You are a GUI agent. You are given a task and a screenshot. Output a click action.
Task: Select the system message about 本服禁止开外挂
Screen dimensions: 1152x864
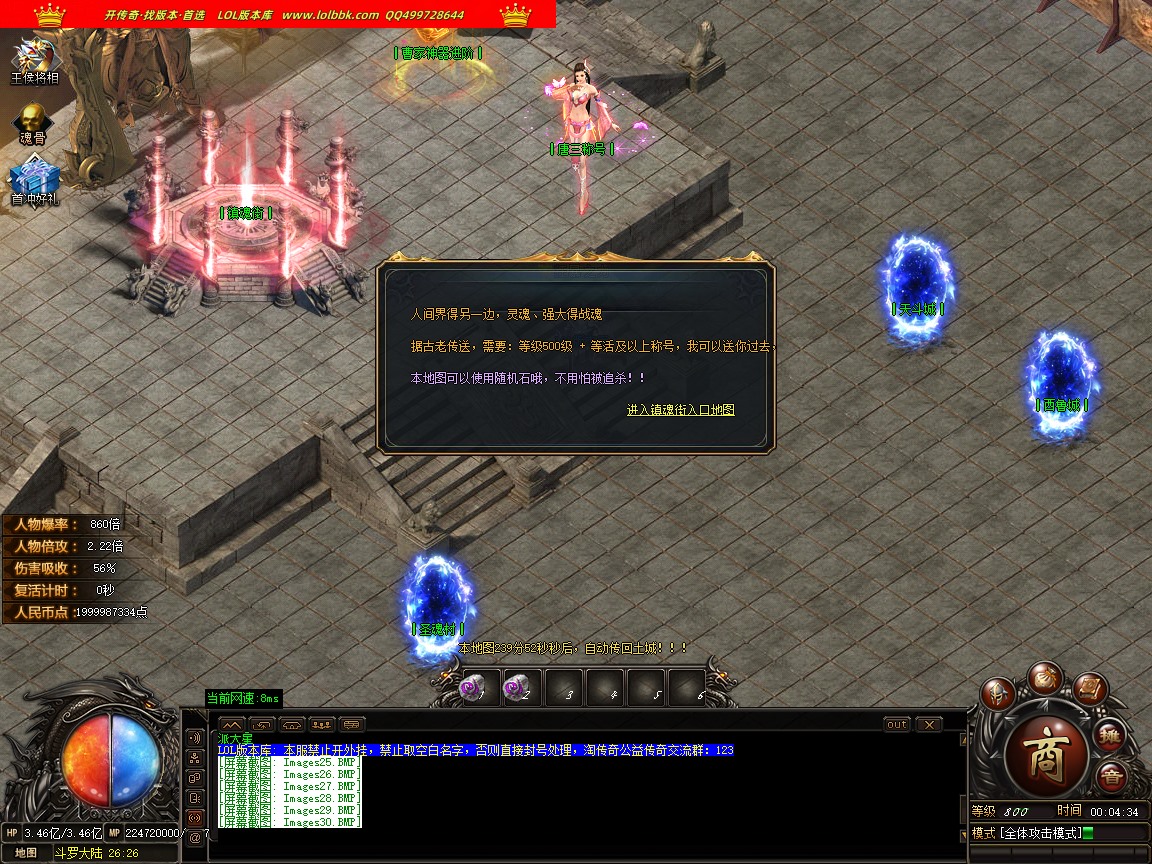pos(475,750)
